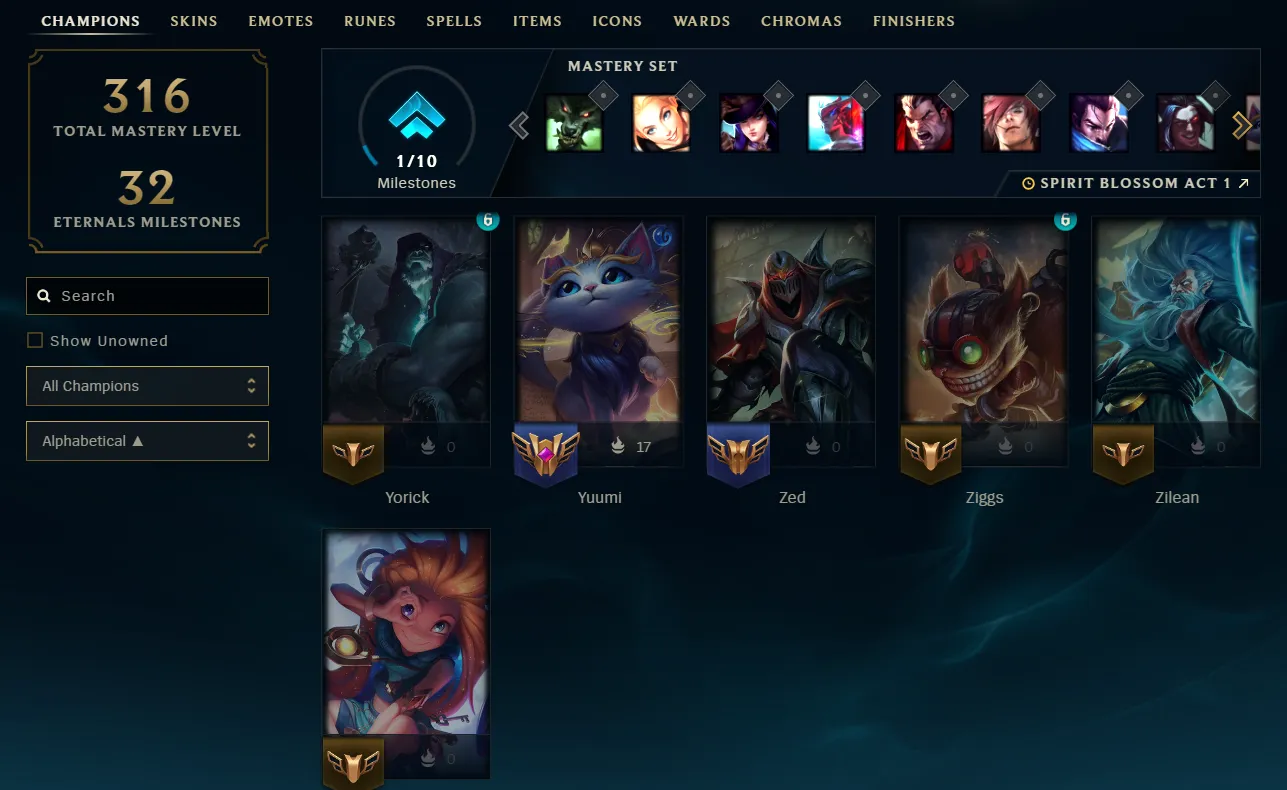Click the left arrow of the mastery carousel
1287x790 pixels.
[x=518, y=124]
